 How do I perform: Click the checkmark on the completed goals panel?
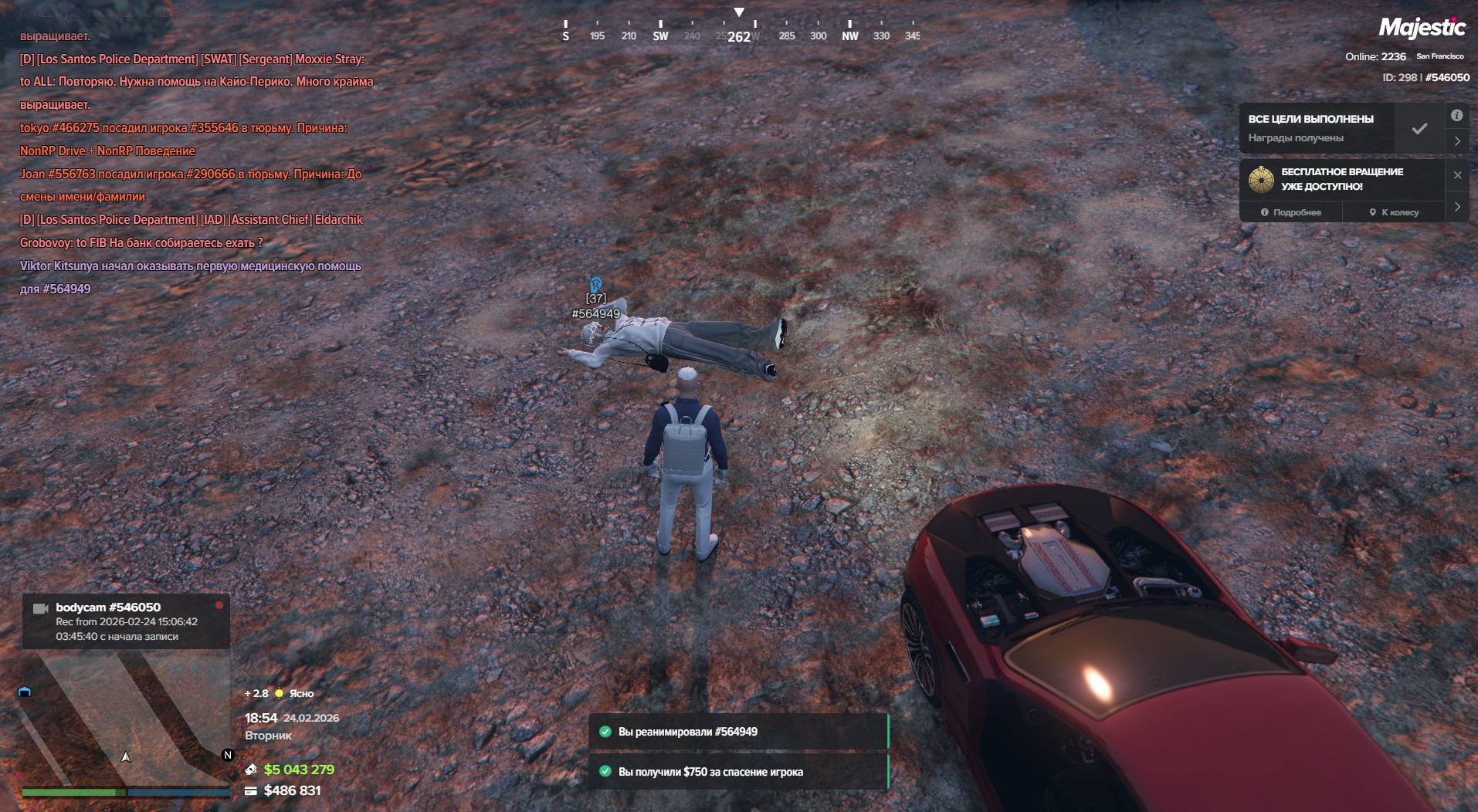click(x=1419, y=129)
